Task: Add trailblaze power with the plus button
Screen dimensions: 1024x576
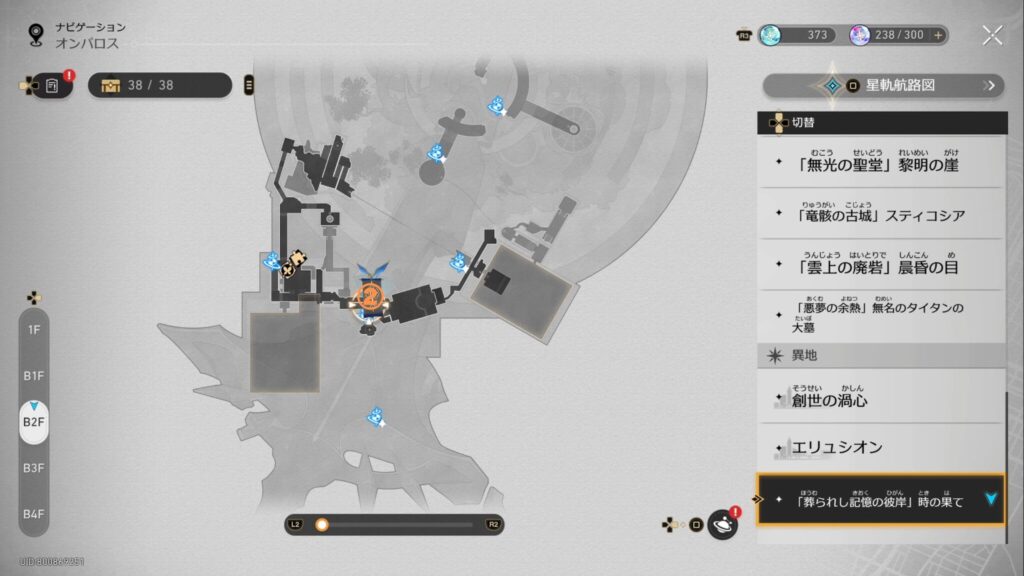Action: tap(938, 35)
